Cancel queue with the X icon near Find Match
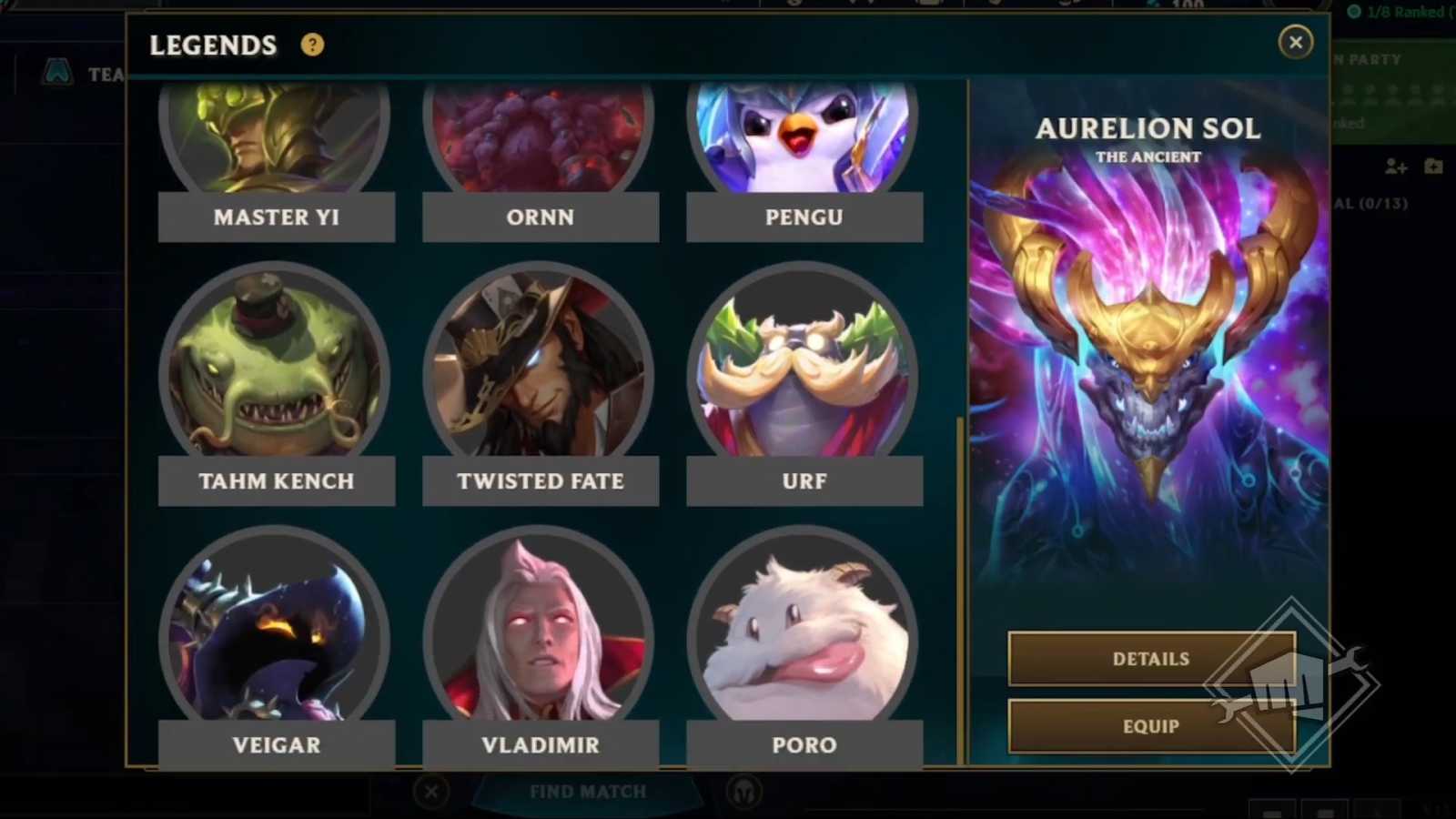This screenshot has height=819, width=1456. (430, 792)
